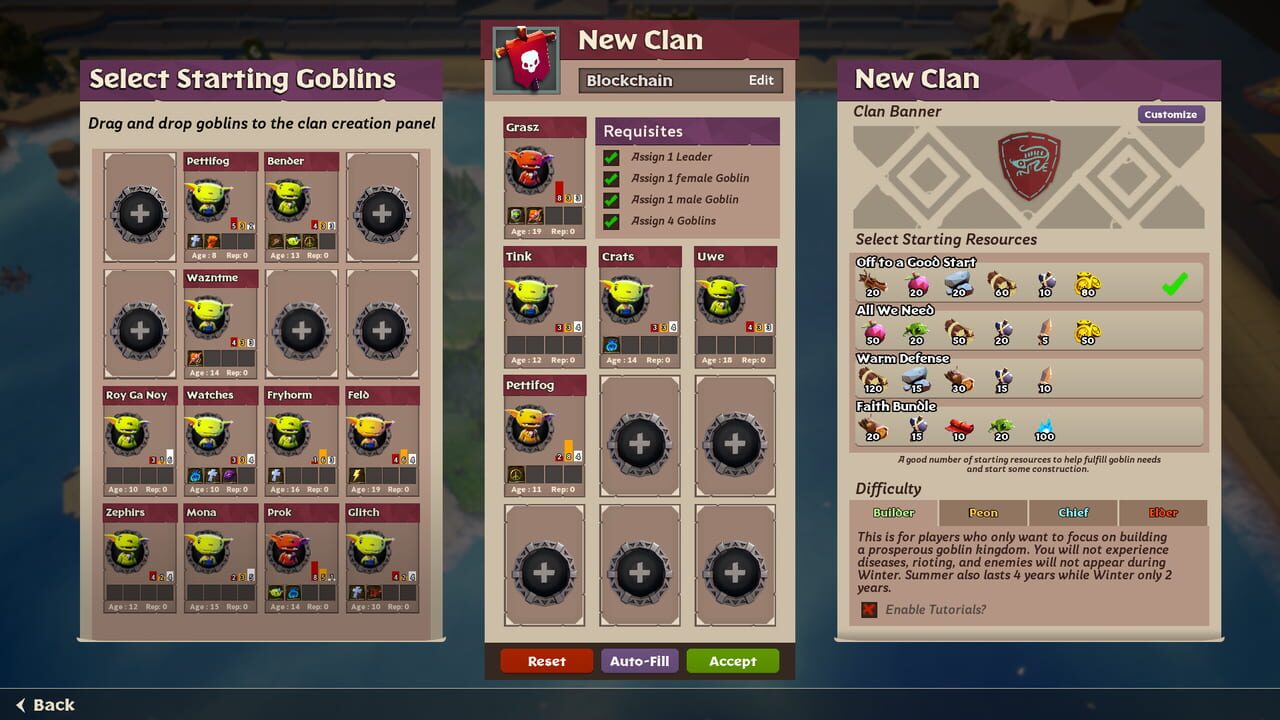The height and width of the screenshot is (720, 1280).
Task: Click Edit to rename the Blockchain clan
Action: pos(762,80)
